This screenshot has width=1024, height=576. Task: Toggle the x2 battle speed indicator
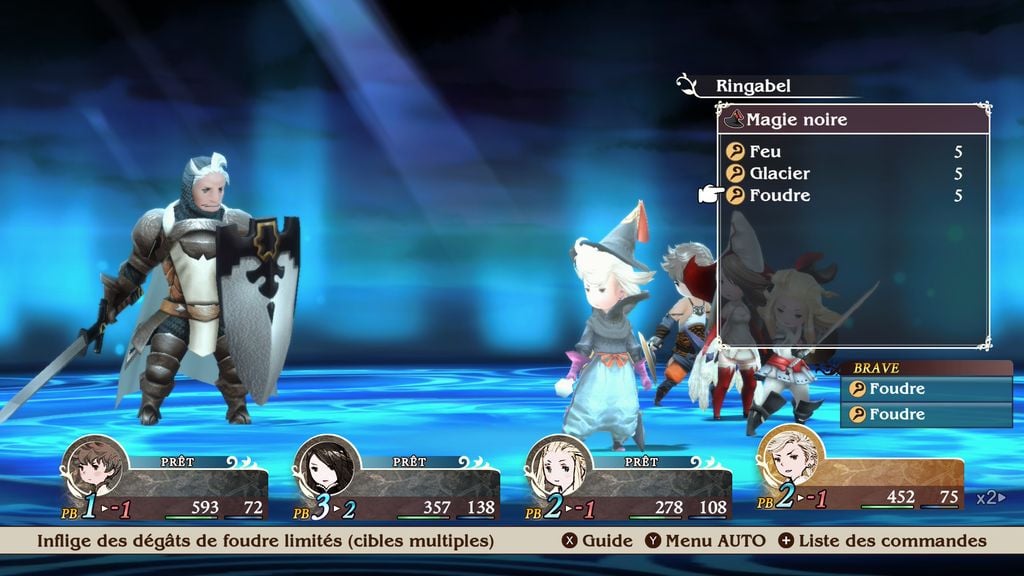tap(990, 497)
